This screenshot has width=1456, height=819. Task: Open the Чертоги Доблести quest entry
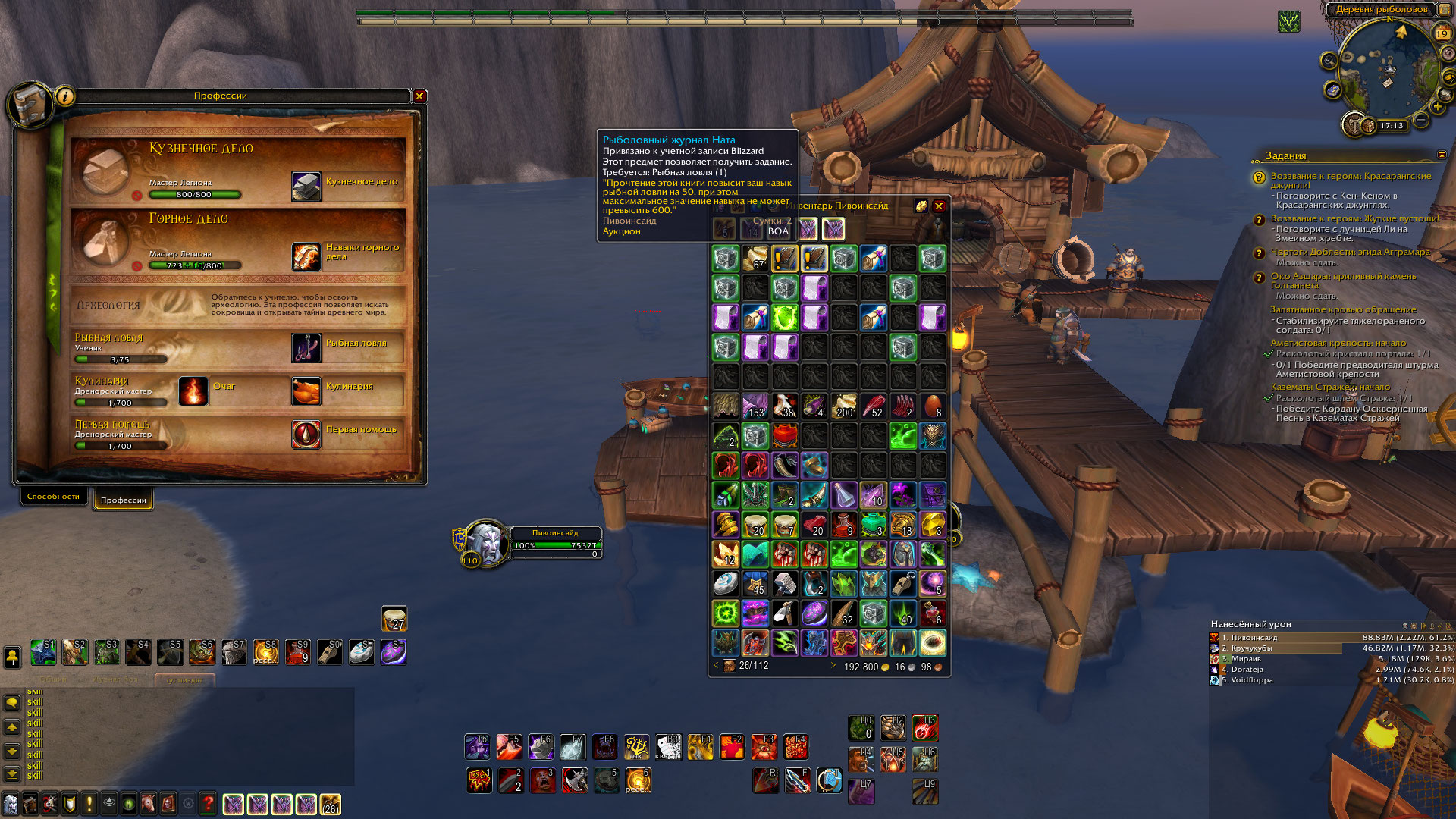coord(1350,252)
